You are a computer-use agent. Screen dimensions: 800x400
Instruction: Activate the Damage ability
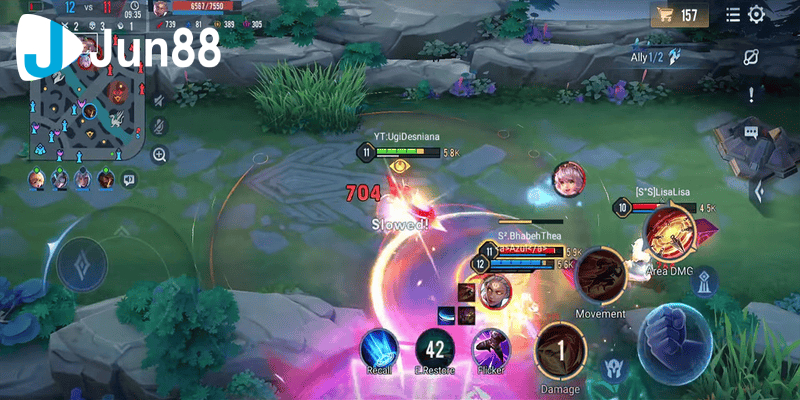click(x=560, y=350)
